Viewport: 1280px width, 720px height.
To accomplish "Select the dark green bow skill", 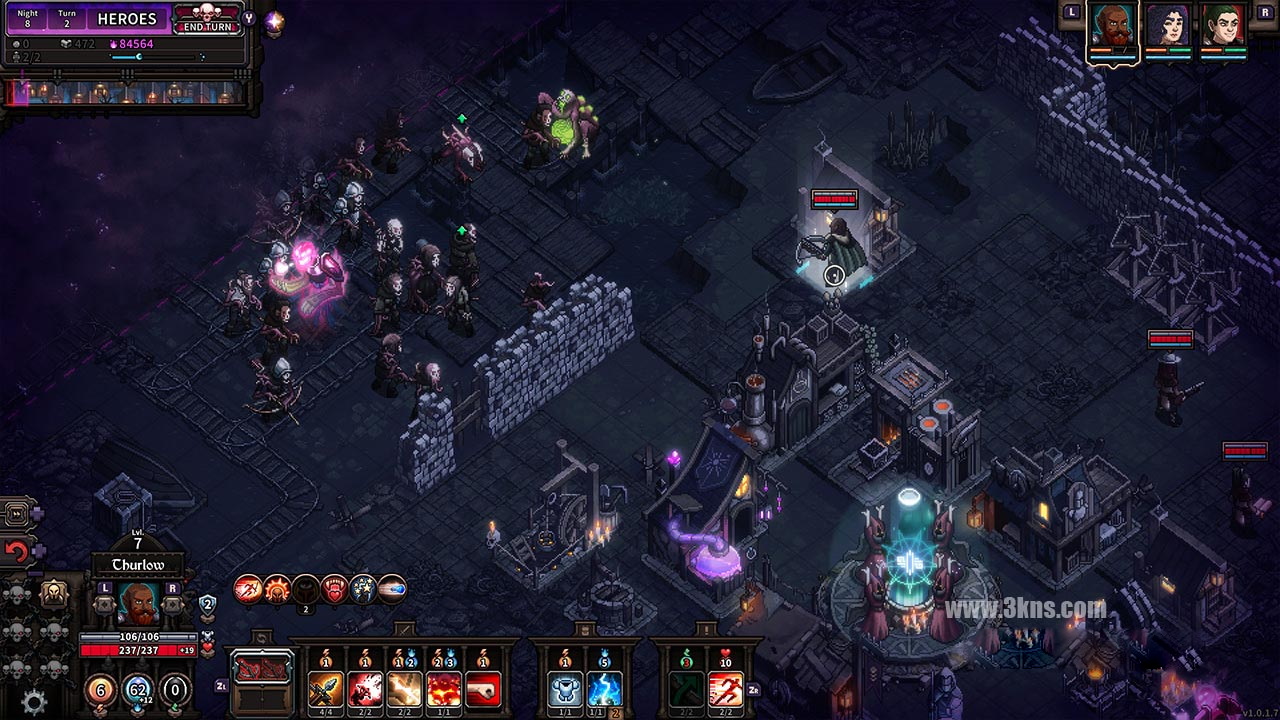I will (x=686, y=689).
